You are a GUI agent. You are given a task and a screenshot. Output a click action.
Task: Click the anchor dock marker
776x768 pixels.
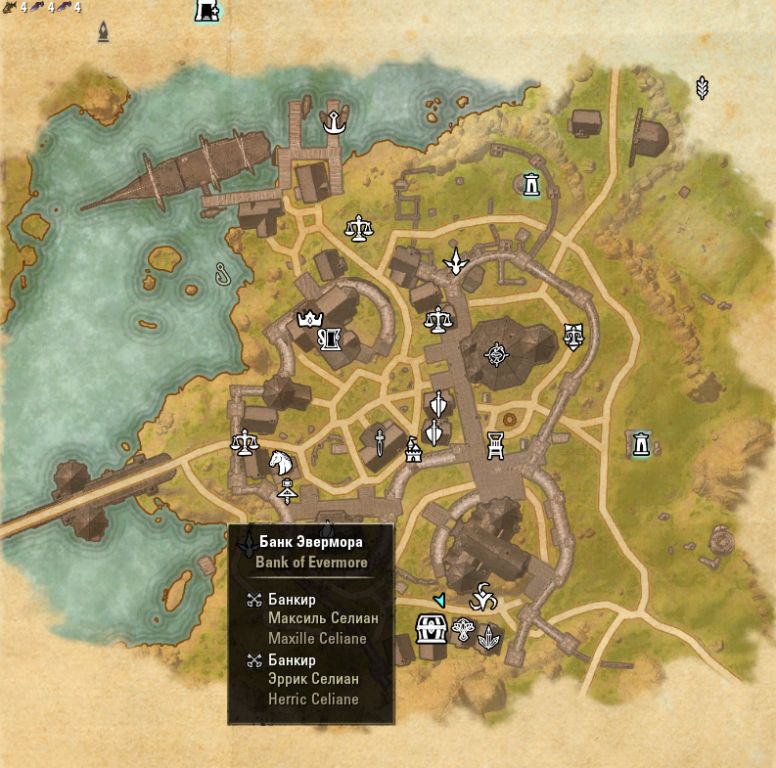331,124
